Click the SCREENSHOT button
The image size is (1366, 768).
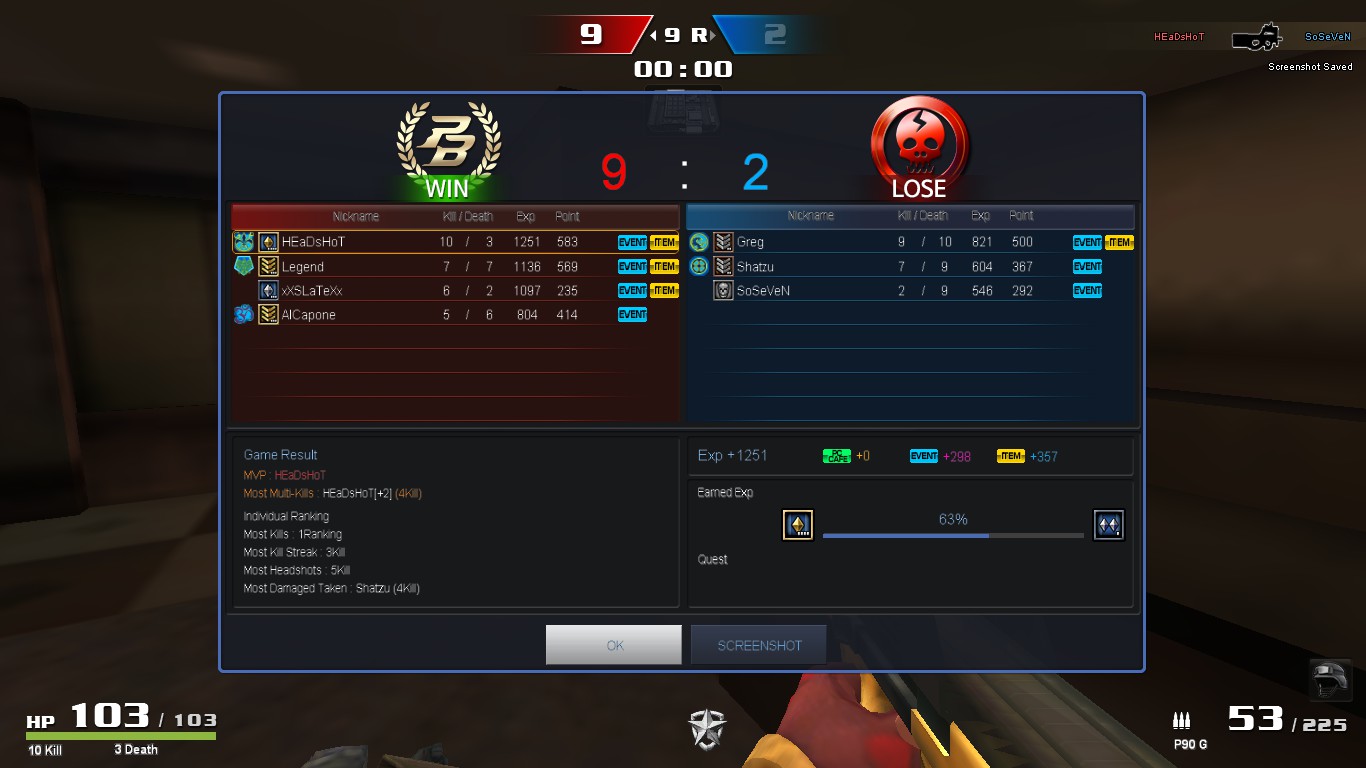[x=759, y=644]
